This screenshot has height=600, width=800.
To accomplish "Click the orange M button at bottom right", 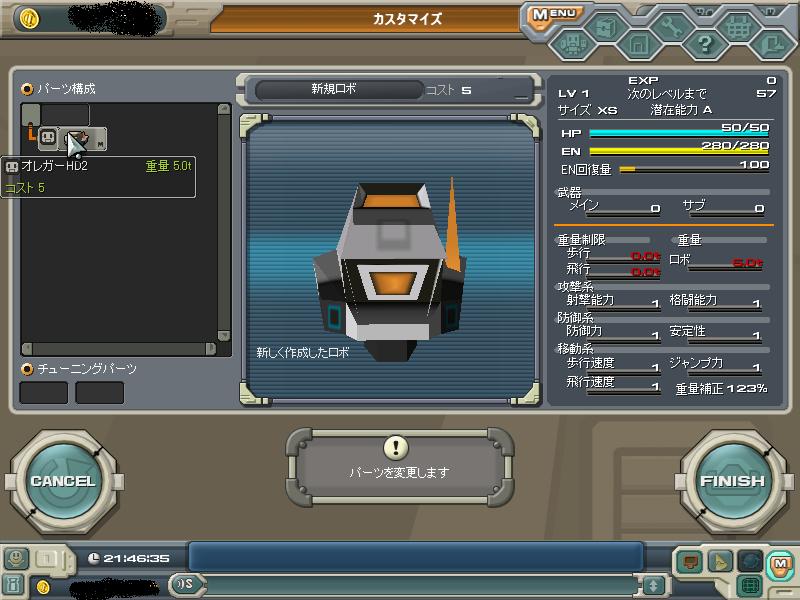I will click(779, 562).
